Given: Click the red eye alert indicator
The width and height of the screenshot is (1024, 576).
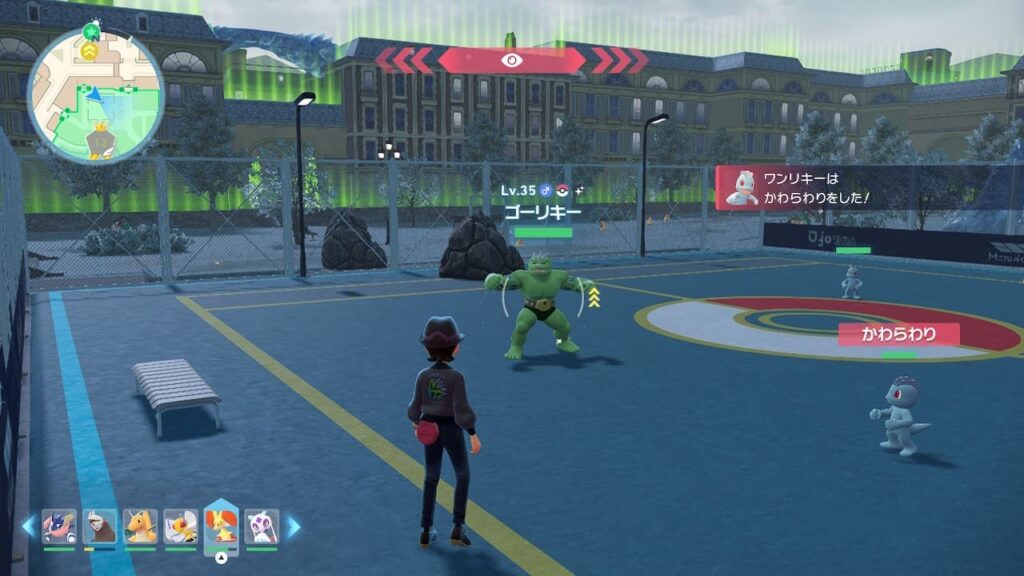Looking at the screenshot, I should [511, 60].
